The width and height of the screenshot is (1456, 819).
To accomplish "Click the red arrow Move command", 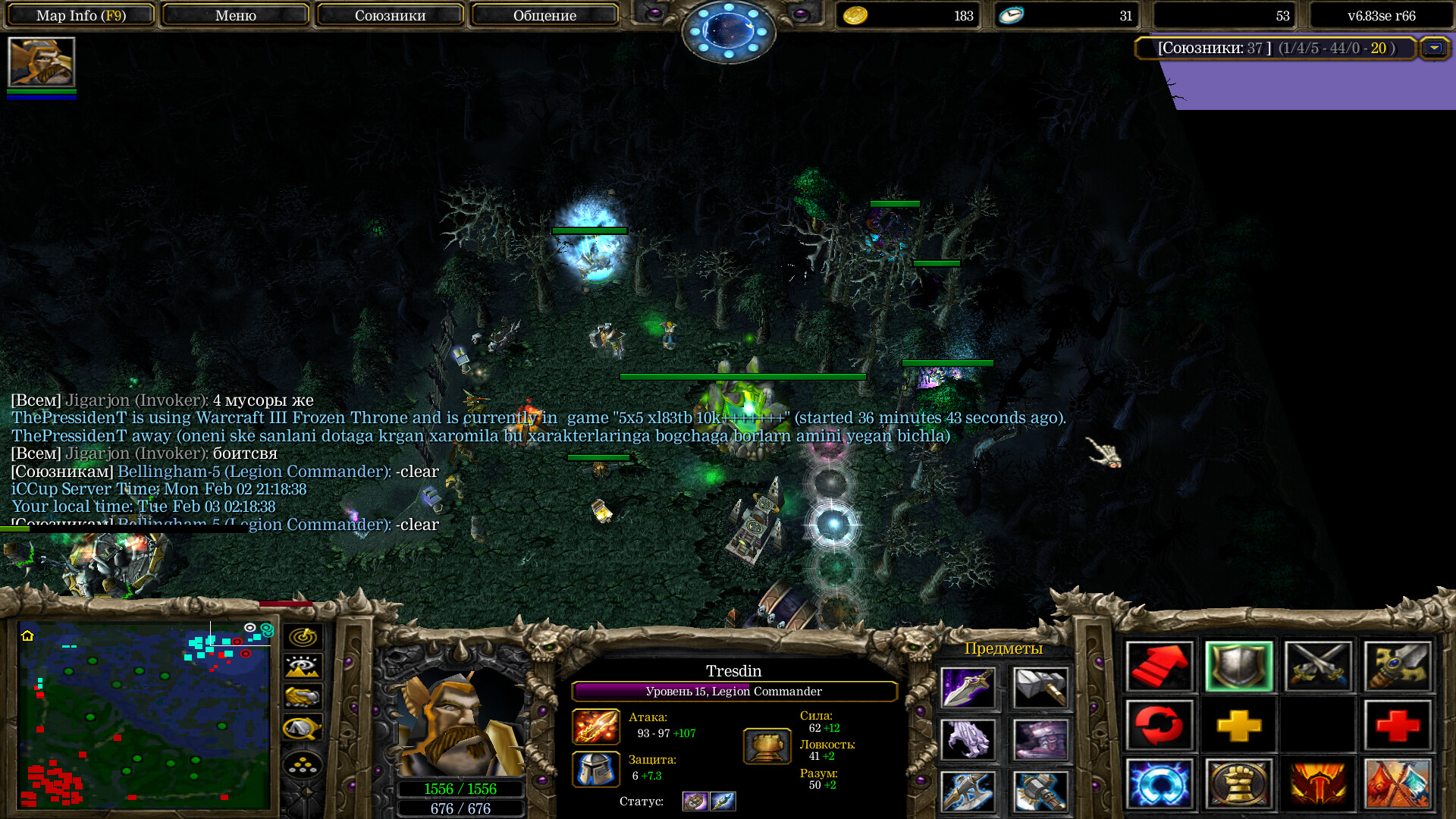I will coord(1159,667).
